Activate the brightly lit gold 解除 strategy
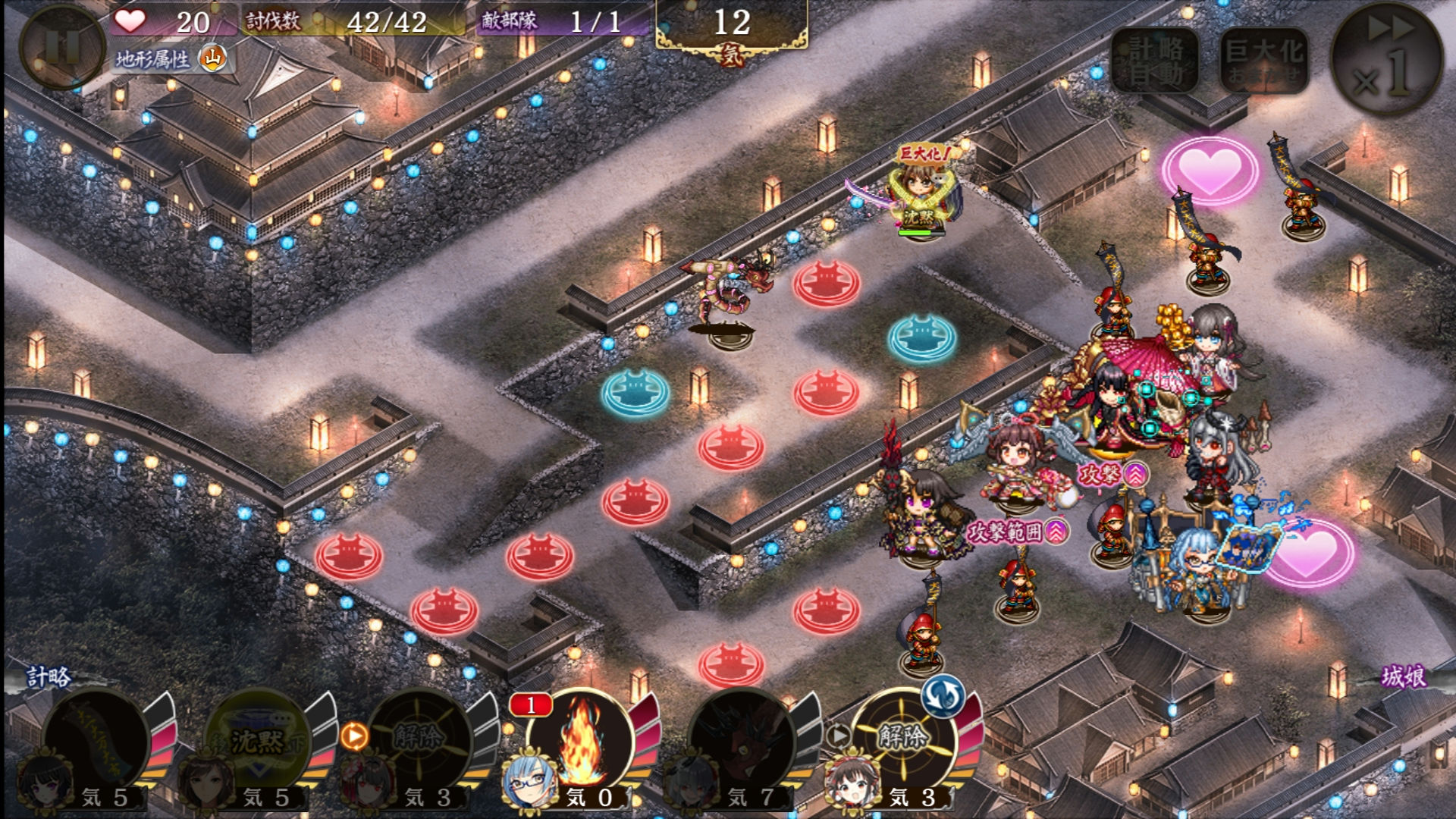Screen dimensions: 1456x819 [904, 739]
